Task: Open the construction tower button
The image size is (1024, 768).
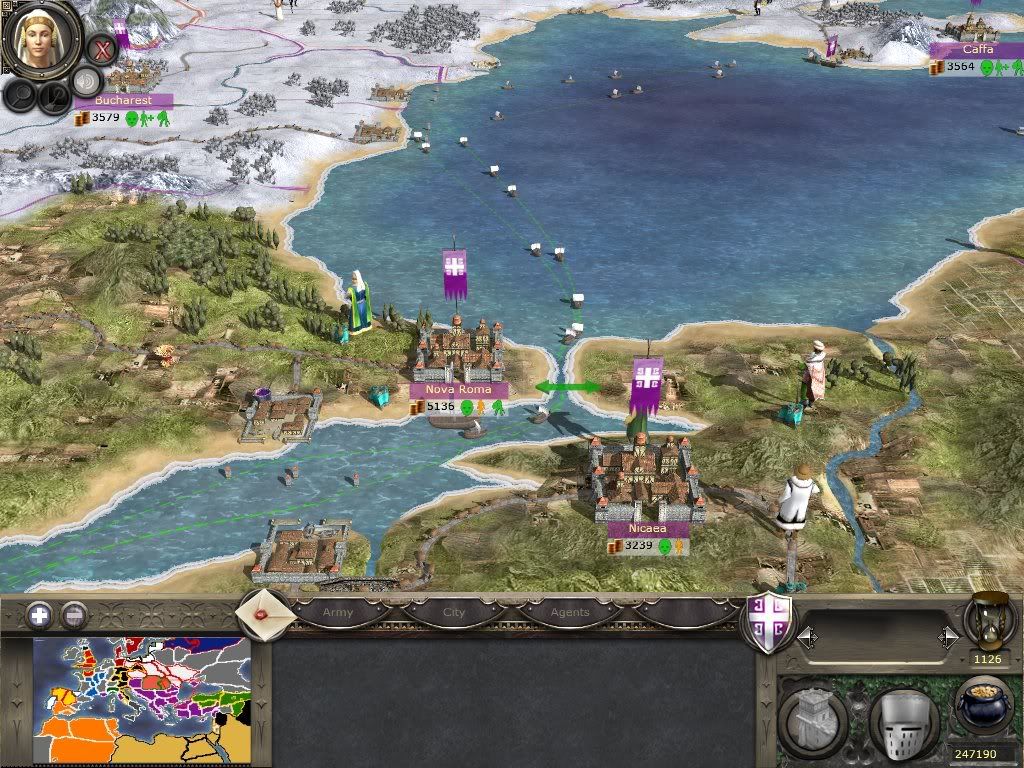Action: tap(812, 722)
